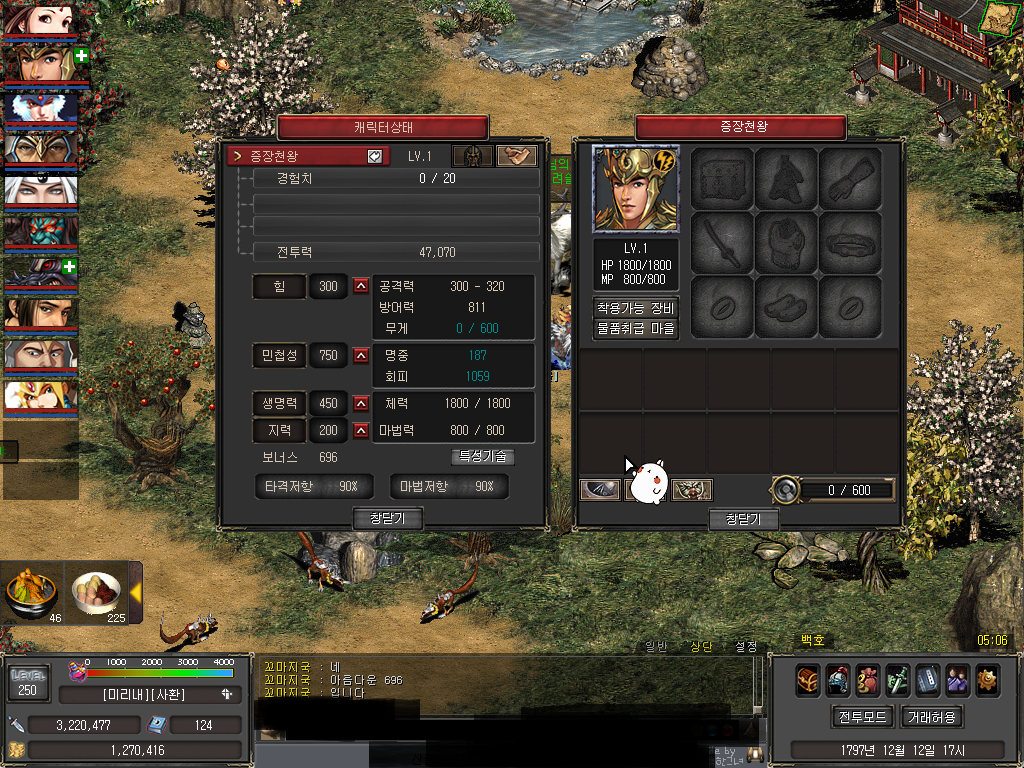Open the 설정 chat settings tab
Image resolution: width=1024 pixels, height=768 pixels.
pos(746,646)
